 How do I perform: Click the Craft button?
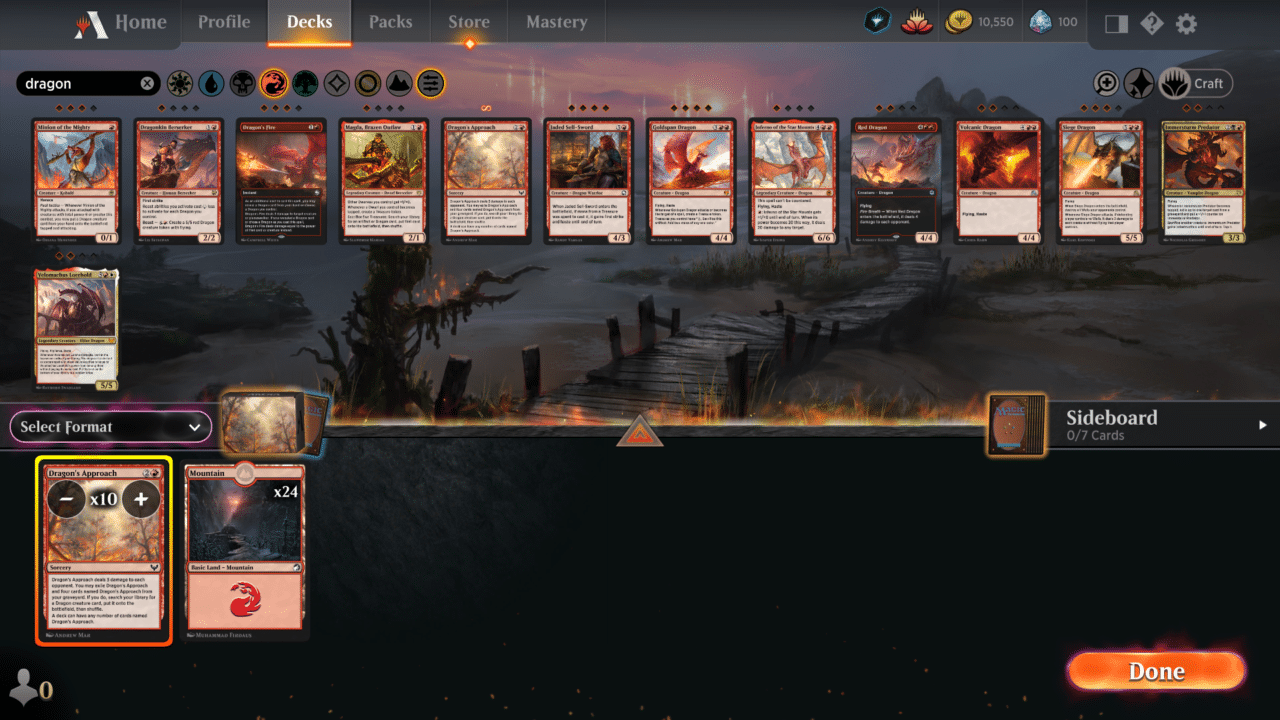[1197, 83]
